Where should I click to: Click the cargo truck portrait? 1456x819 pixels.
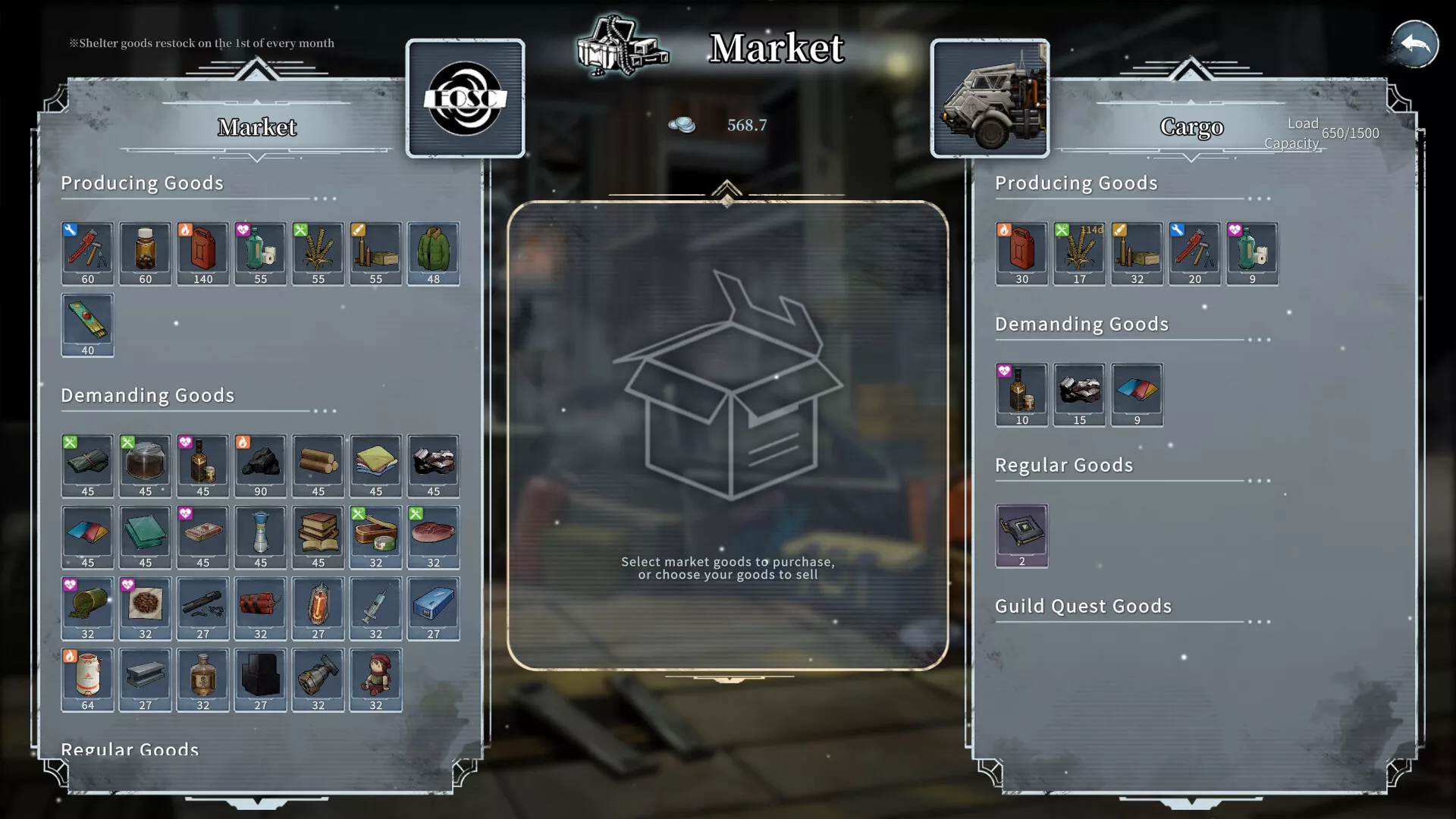point(990,99)
